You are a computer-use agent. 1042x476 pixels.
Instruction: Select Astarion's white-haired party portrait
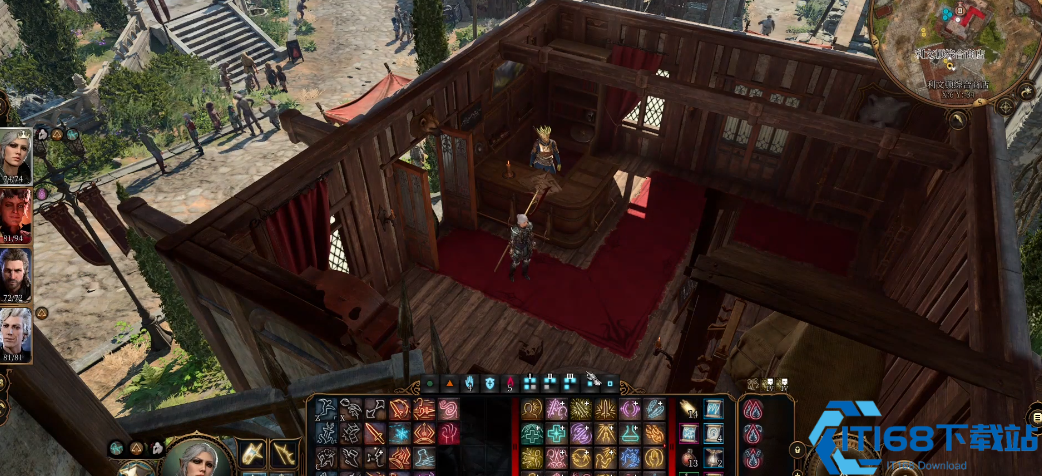(16, 335)
